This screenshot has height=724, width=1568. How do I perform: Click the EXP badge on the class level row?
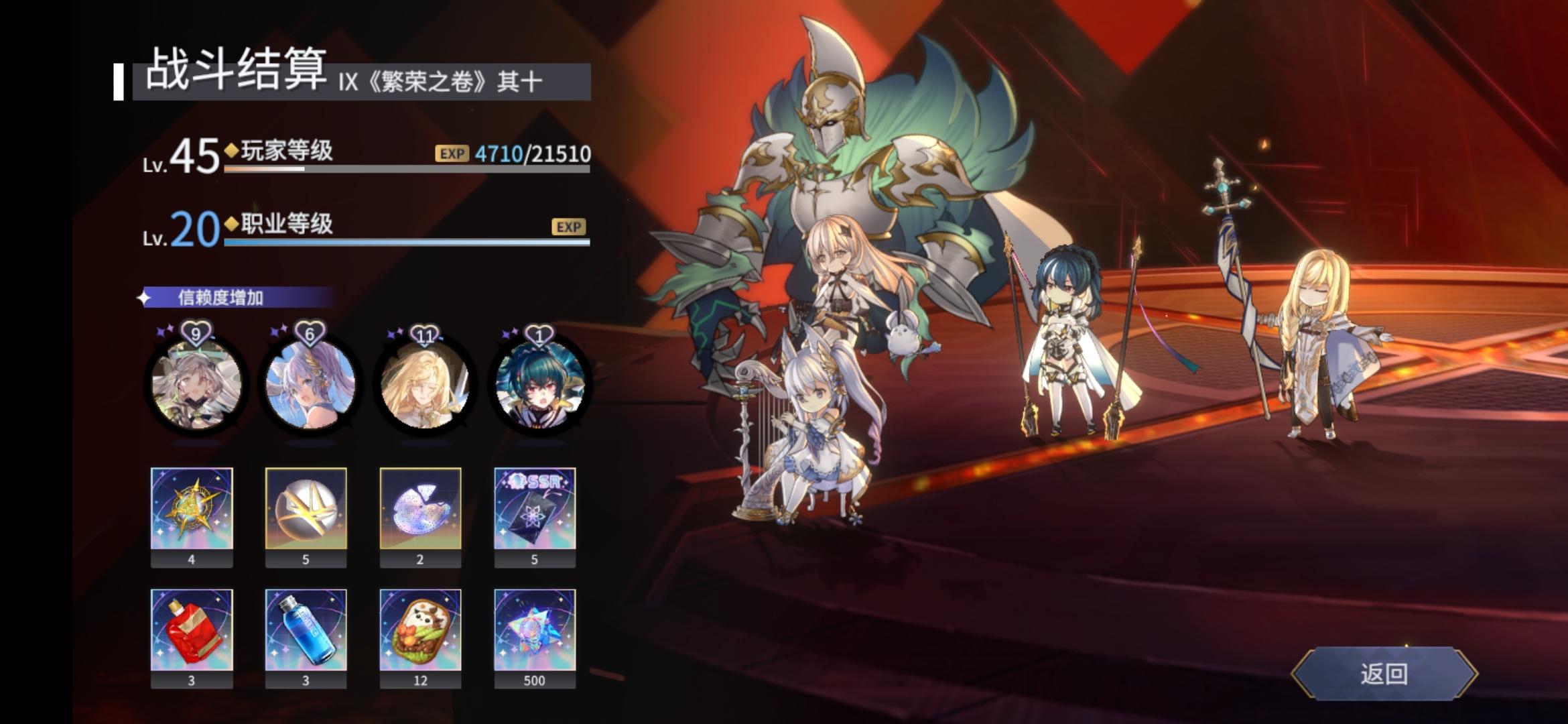click(x=568, y=227)
